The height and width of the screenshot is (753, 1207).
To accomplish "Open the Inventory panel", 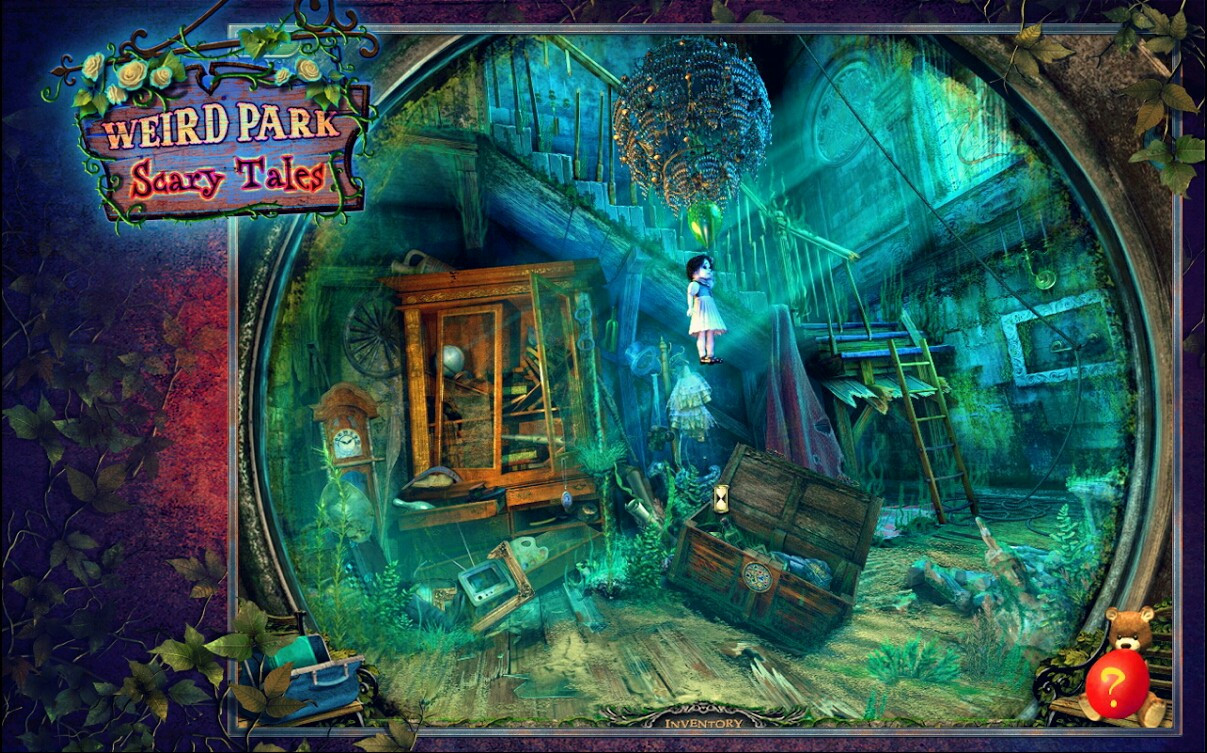I will 704,722.
